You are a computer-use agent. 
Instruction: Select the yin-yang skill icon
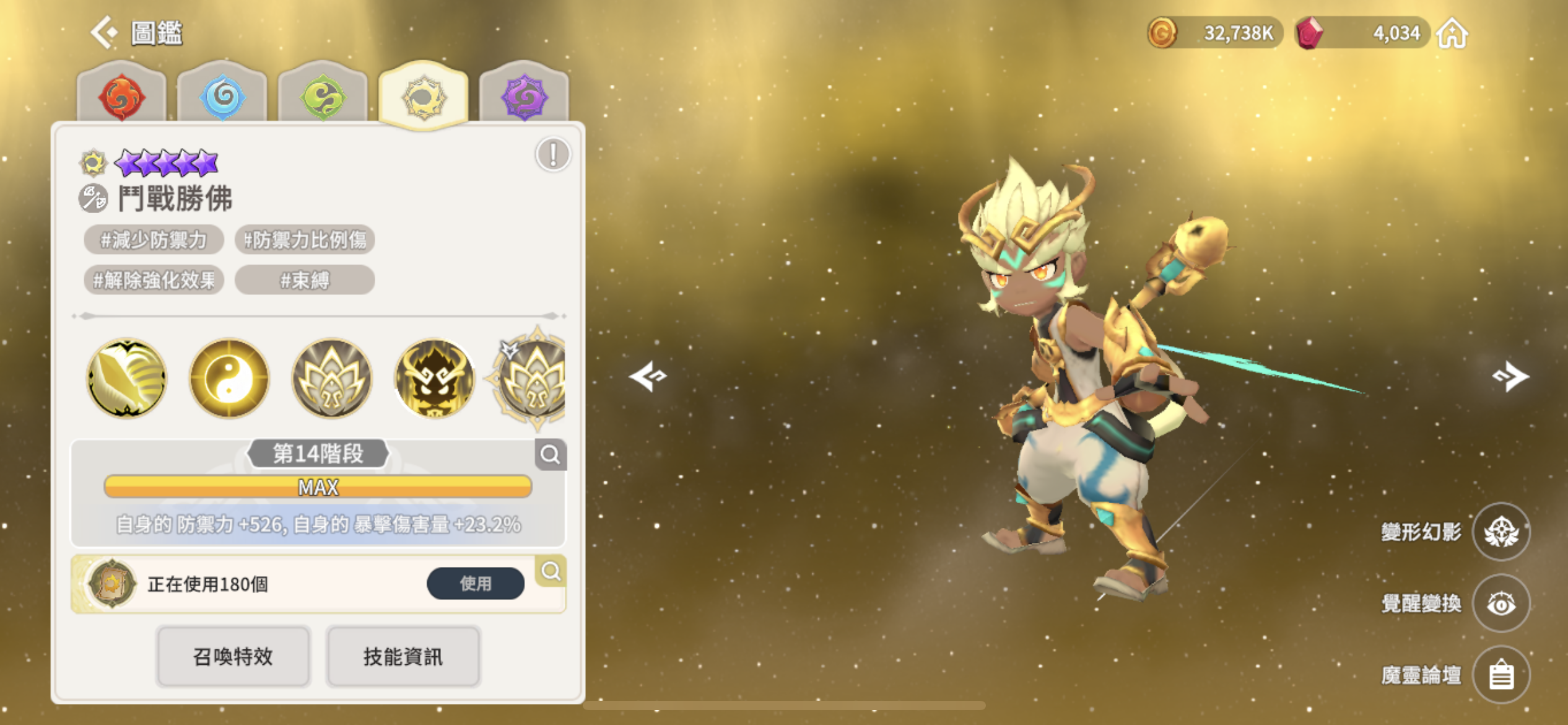229,377
